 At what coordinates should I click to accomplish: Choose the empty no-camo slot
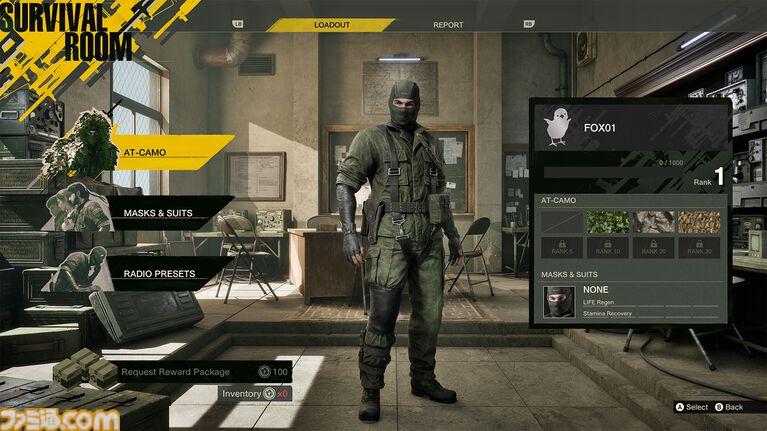tap(560, 222)
